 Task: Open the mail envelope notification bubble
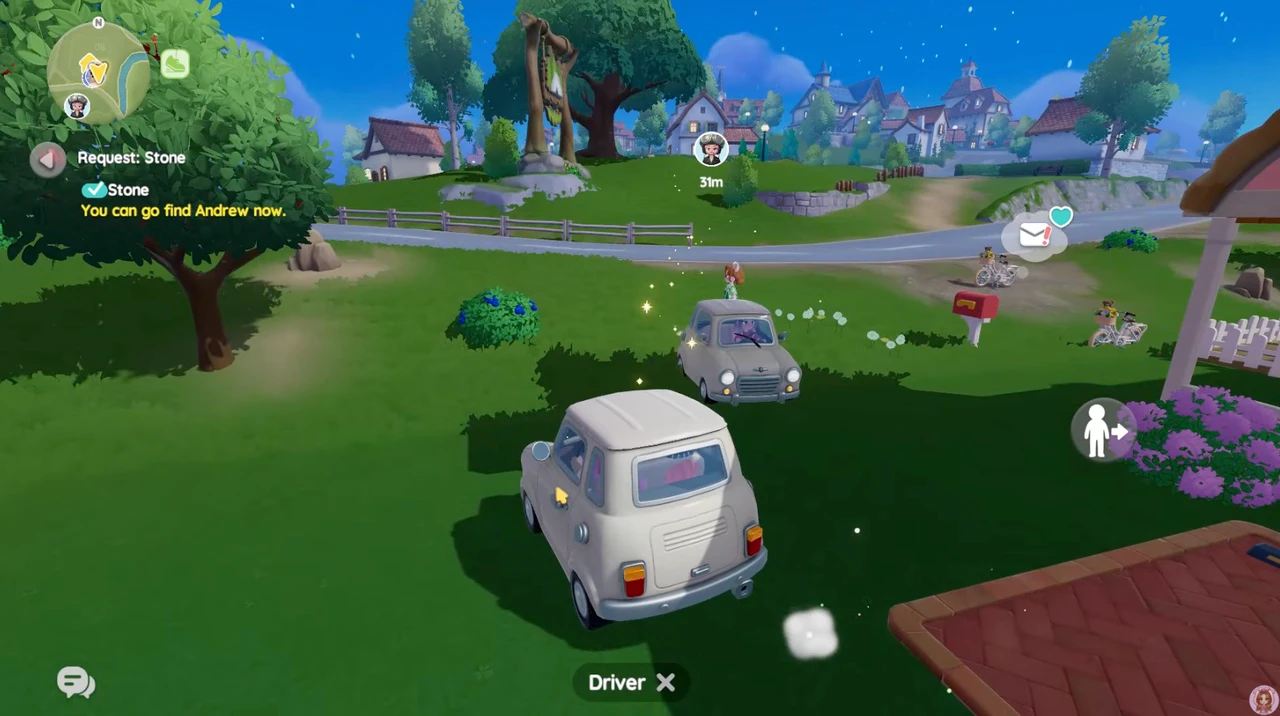point(1035,236)
